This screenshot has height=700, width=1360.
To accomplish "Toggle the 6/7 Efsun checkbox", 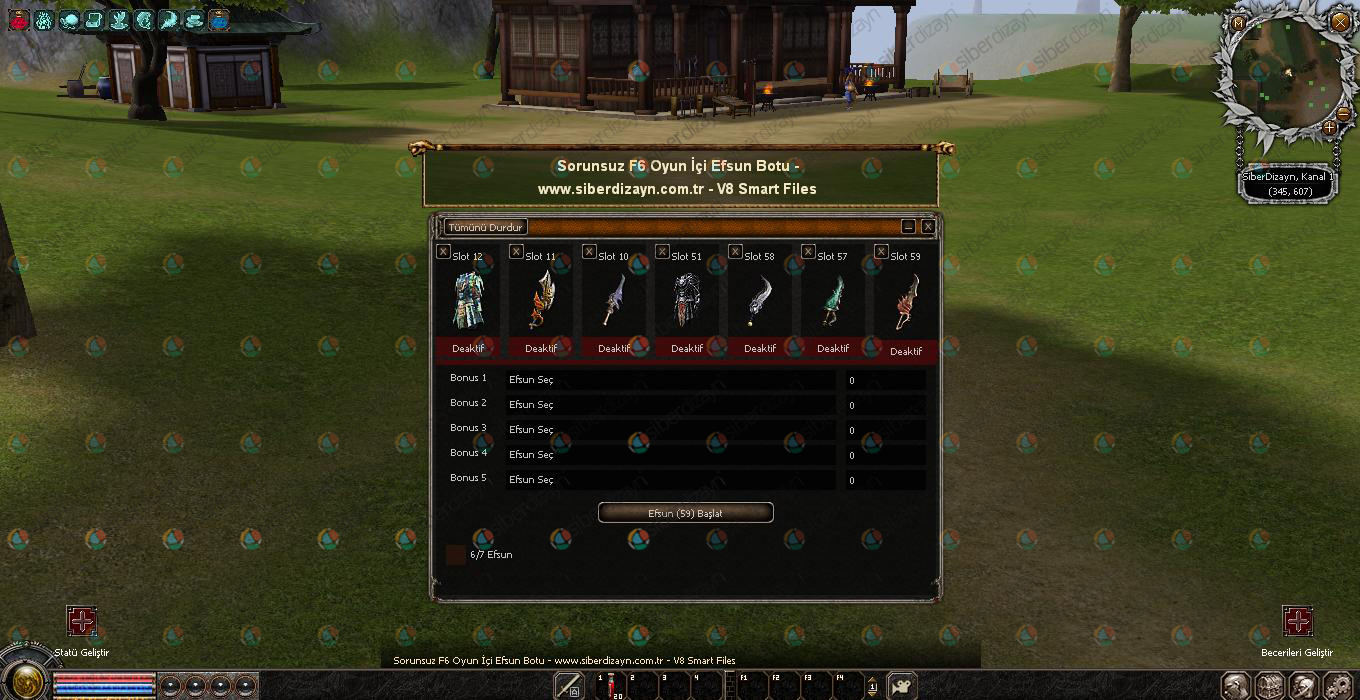I will [456, 555].
